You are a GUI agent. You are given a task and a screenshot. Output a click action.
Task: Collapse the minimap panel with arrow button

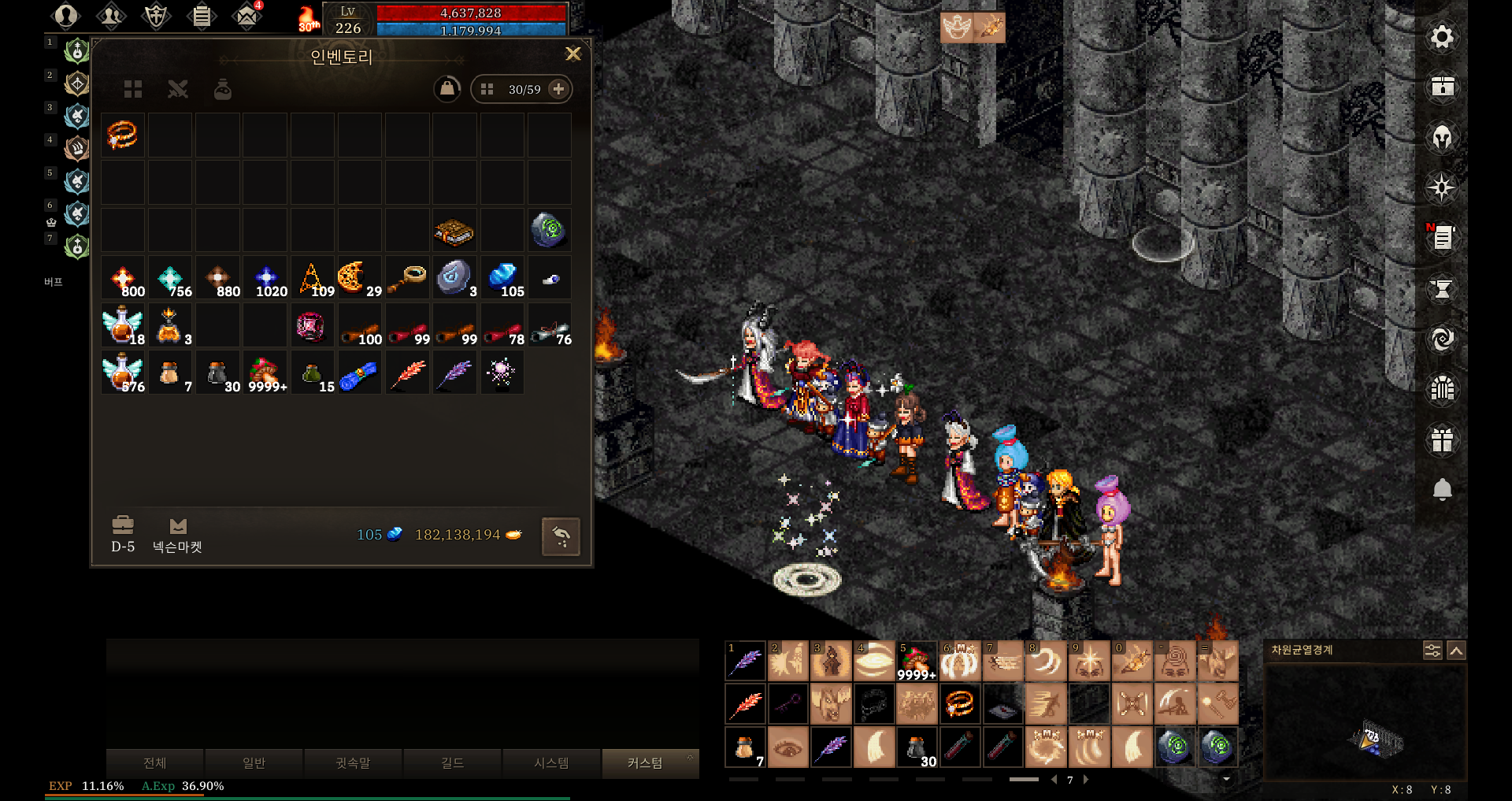click(1456, 651)
